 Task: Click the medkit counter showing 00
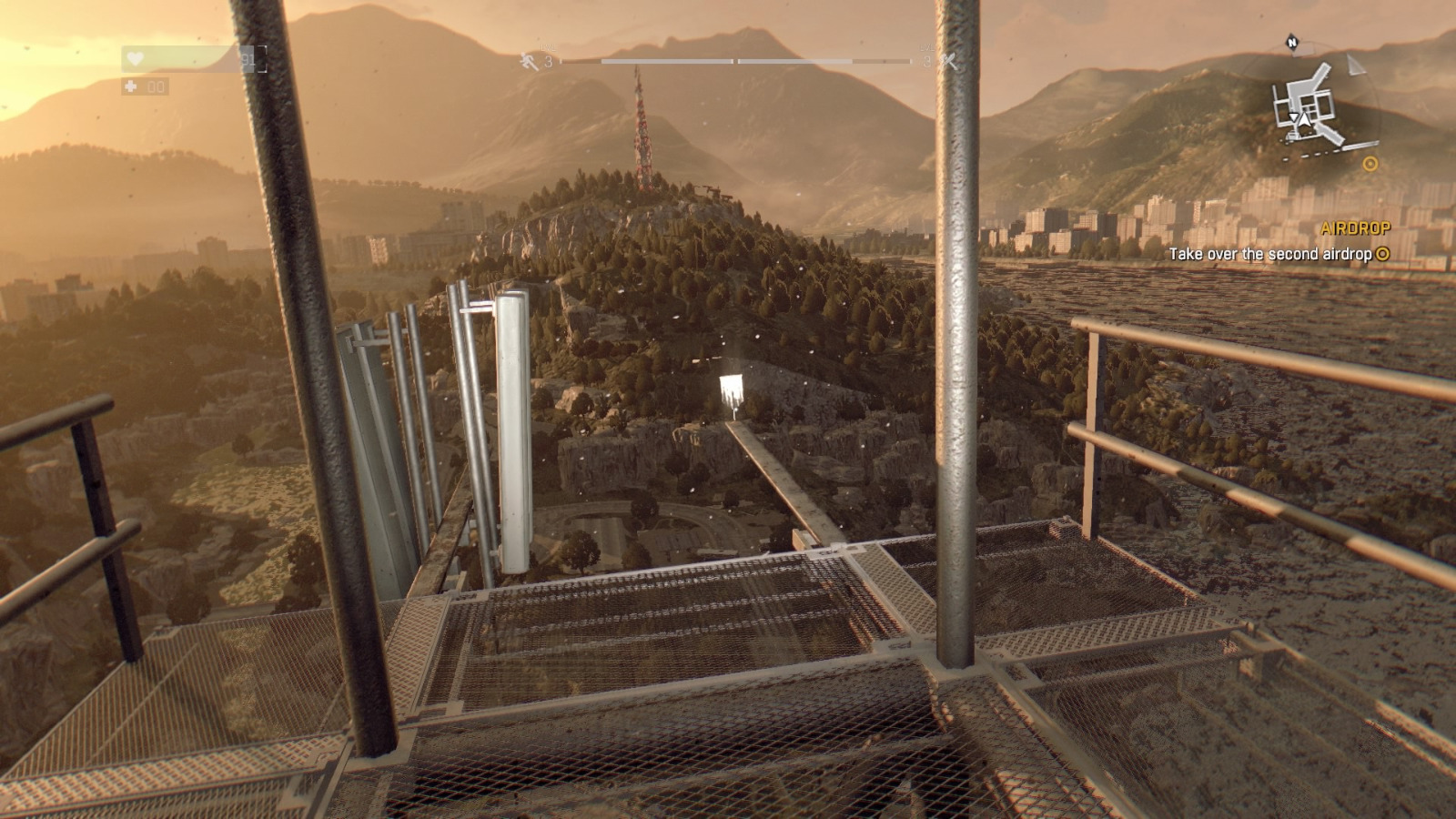coord(157,86)
